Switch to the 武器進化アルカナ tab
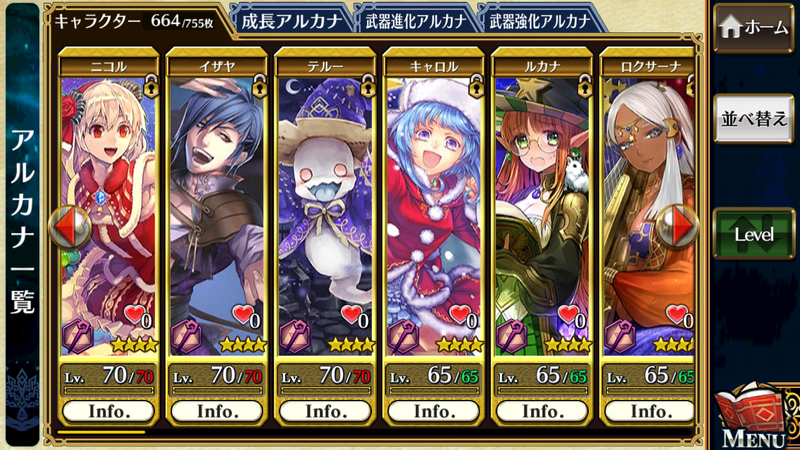This screenshot has height=450, width=800. [413, 20]
